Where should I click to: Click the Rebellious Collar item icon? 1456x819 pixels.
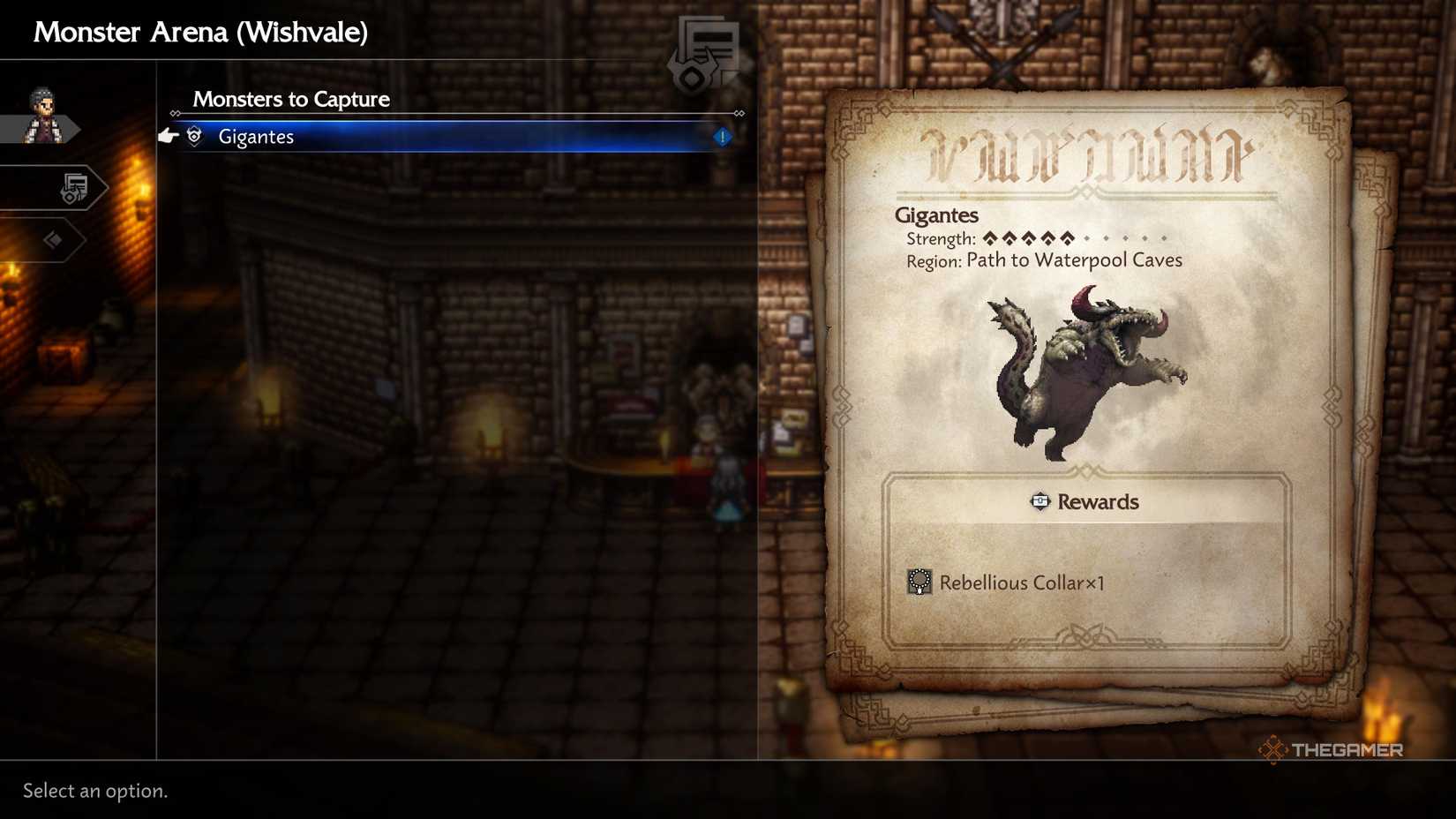[x=919, y=582]
